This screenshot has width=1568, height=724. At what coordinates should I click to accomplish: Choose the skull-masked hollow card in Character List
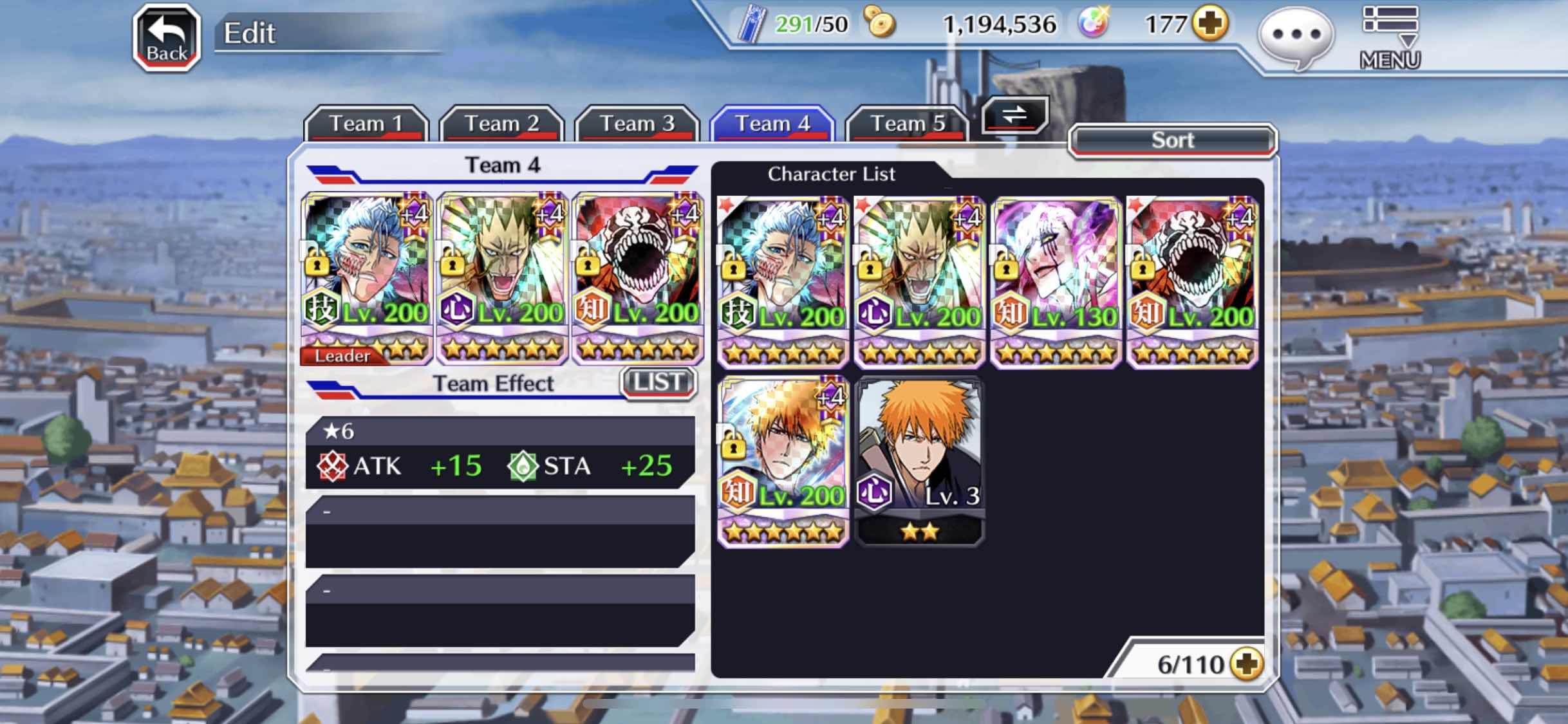(1192, 282)
